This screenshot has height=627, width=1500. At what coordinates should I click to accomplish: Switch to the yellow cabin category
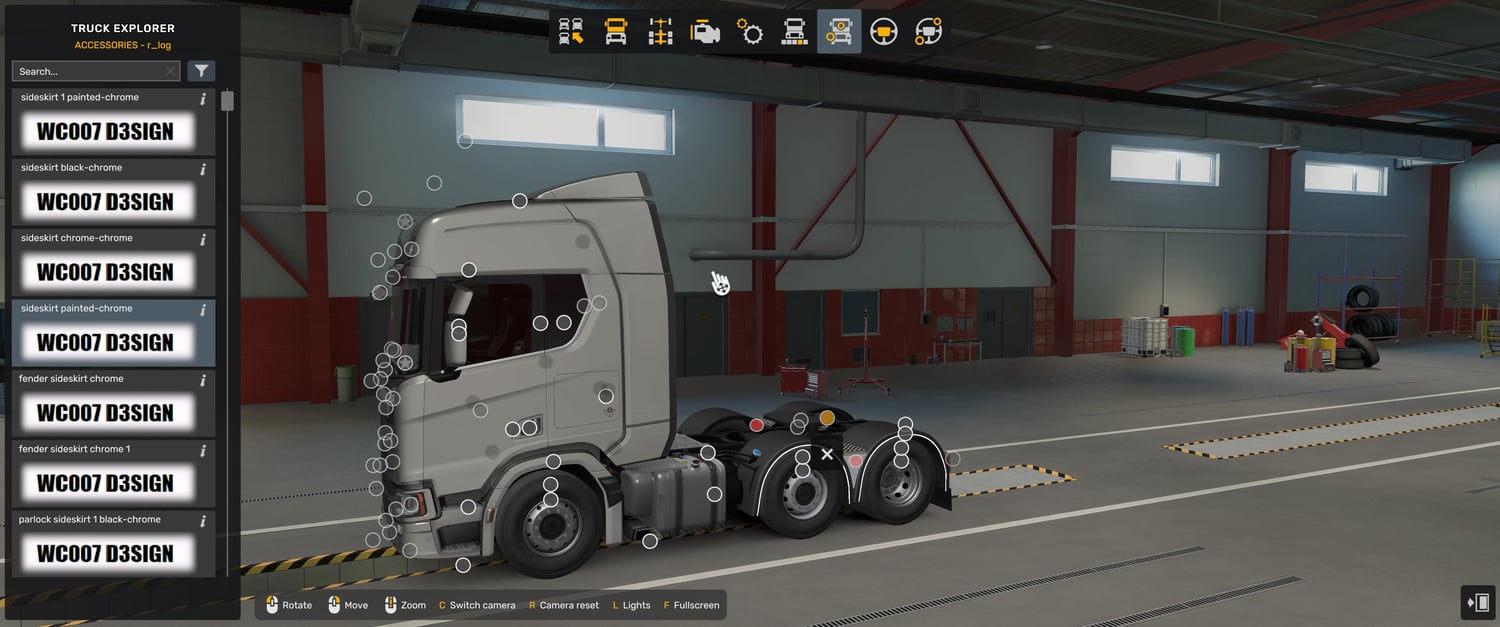click(616, 32)
